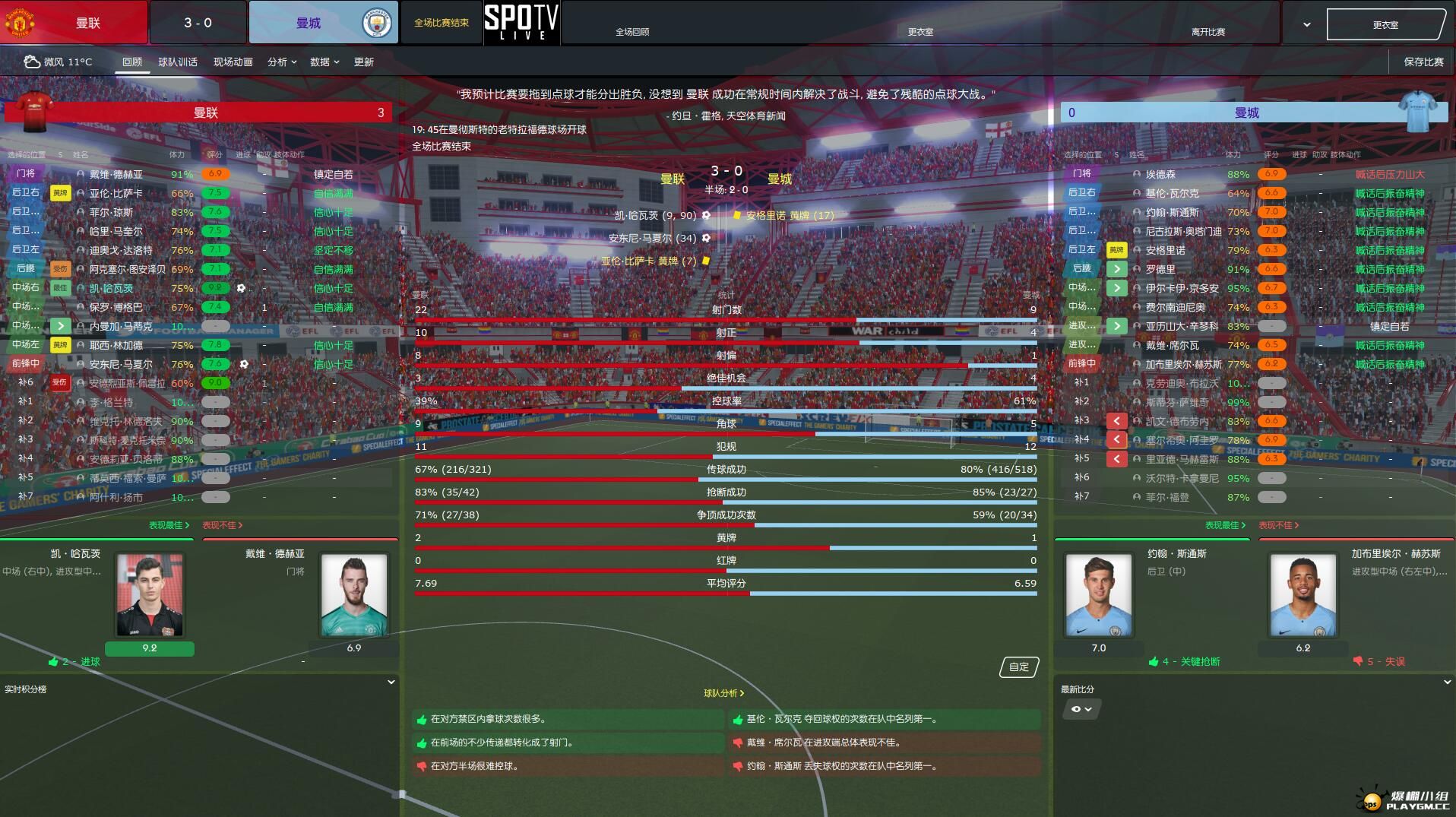
Task: Toggle the eye visibility dropdown under 最新比分
Action: (x=1081, y=709)
